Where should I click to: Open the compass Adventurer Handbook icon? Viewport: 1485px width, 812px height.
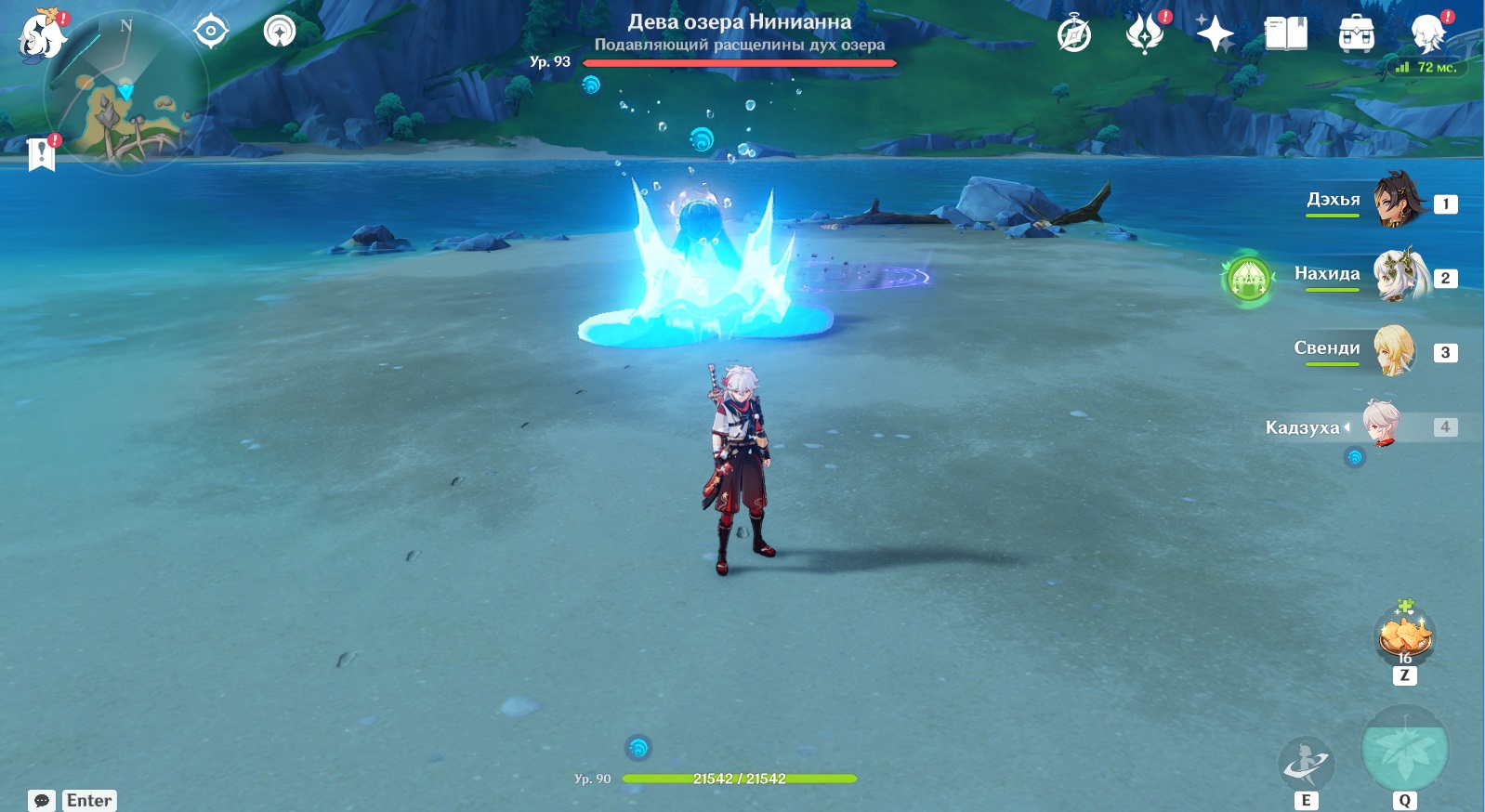[1074, 34]
